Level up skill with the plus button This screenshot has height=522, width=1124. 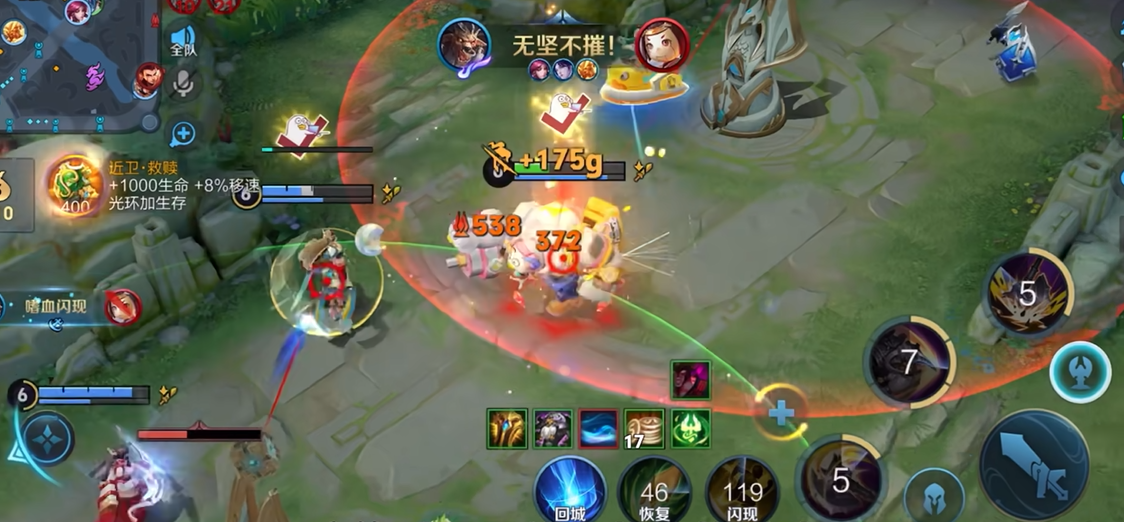[x=781, y=412]
